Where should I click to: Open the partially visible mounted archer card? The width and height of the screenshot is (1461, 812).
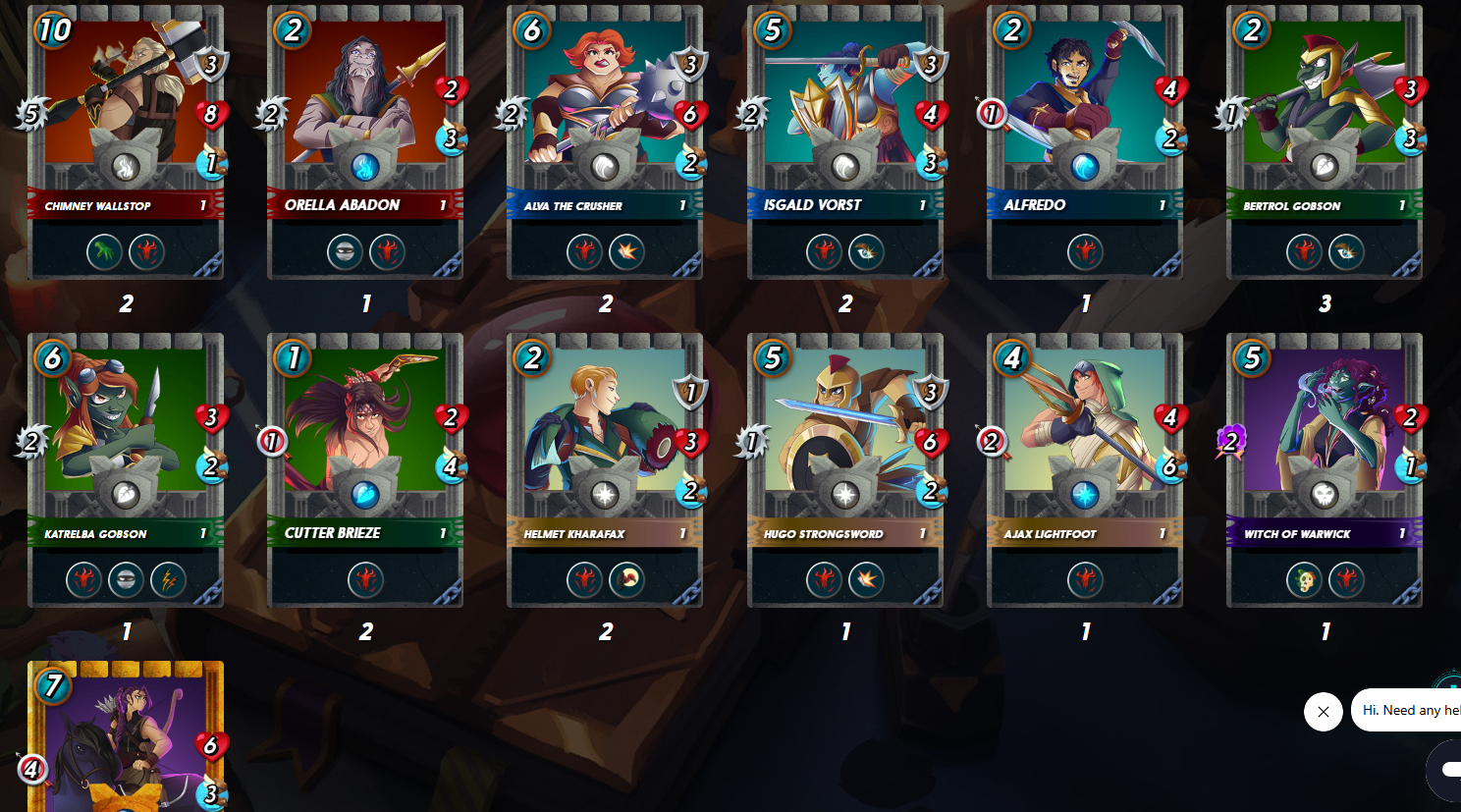point(126,746)
